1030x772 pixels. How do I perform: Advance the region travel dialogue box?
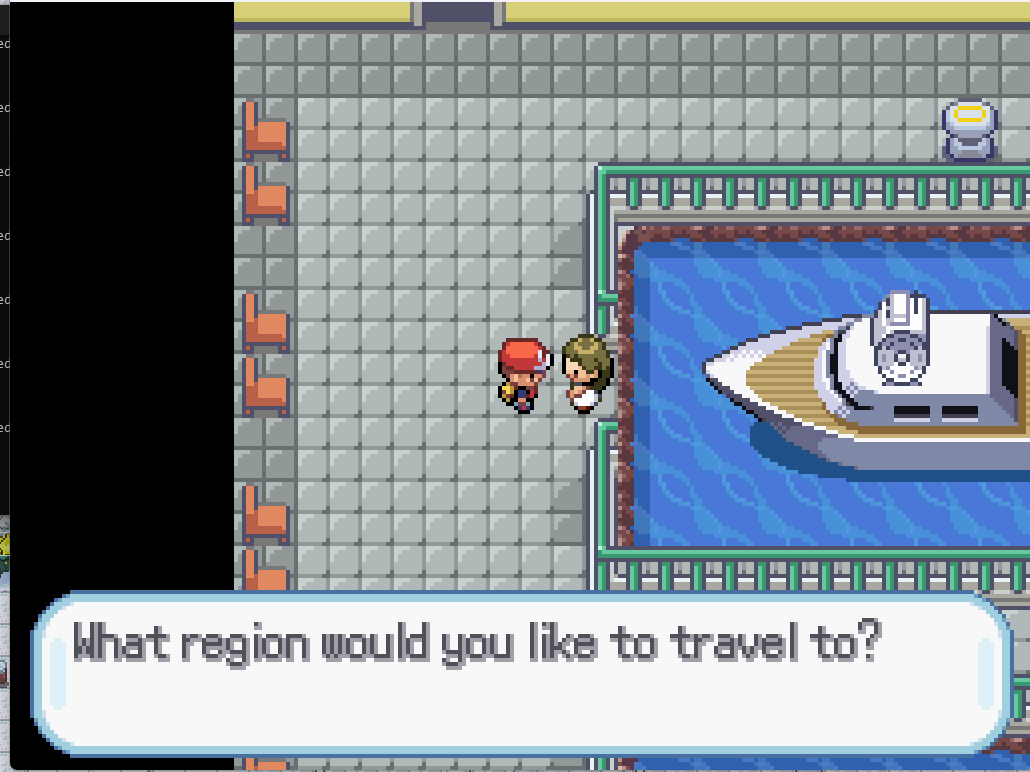click(x=520, y=671)
